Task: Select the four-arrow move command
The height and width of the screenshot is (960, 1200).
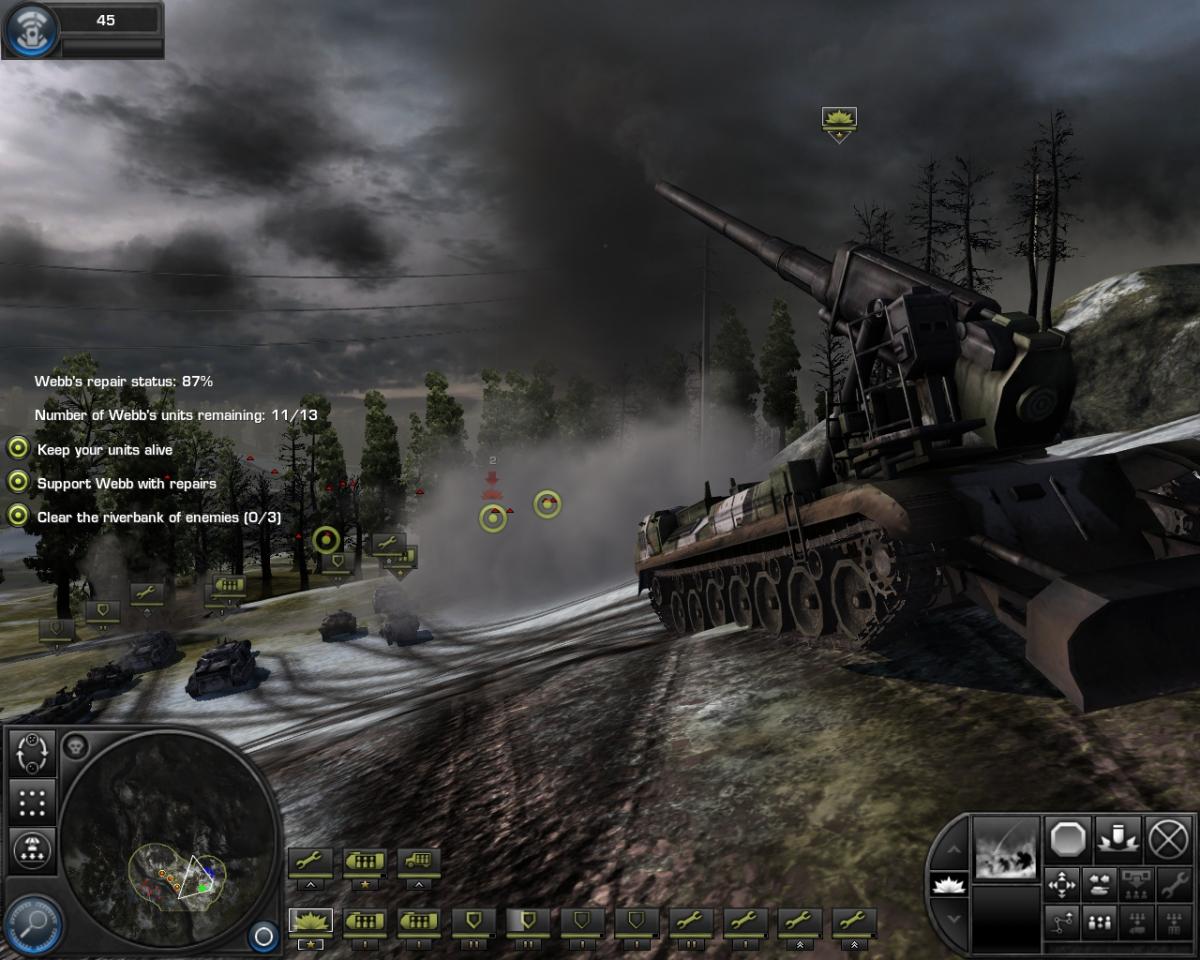Action: tap(1061, 884)
